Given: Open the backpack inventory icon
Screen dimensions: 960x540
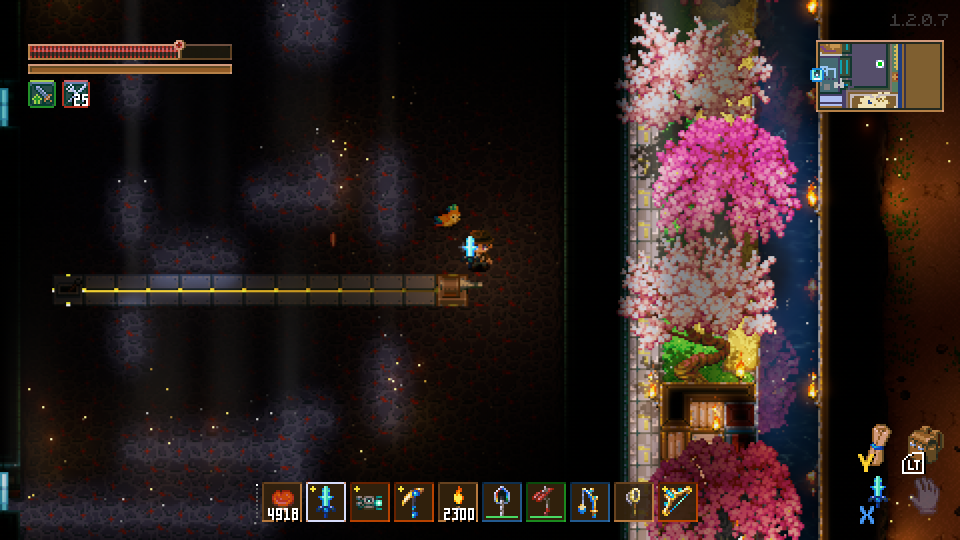Looking at the screenshot, I should (925, 445).
